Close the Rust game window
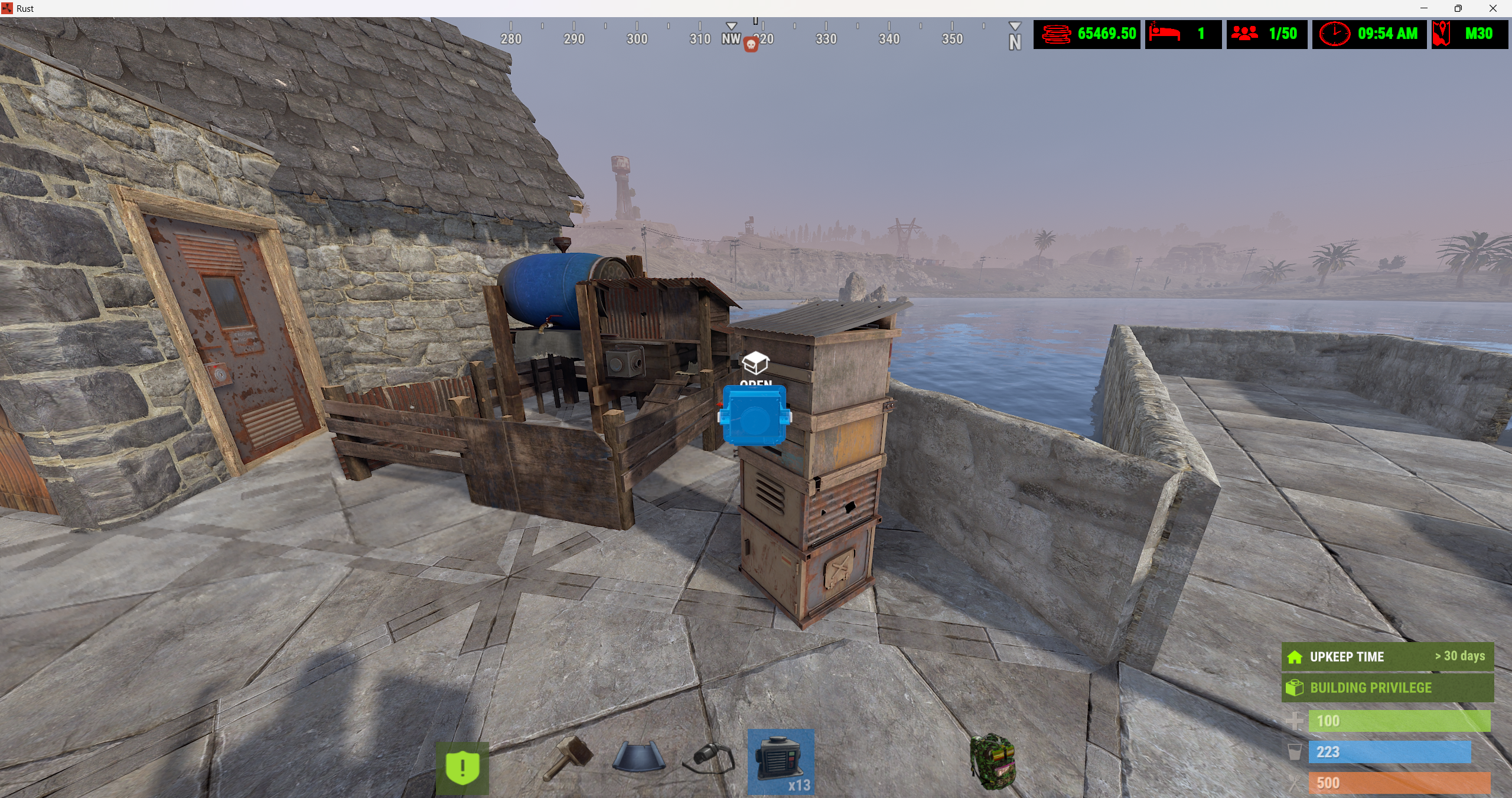The height and width of the screenshot is (798, 1512). (1493, 8)
